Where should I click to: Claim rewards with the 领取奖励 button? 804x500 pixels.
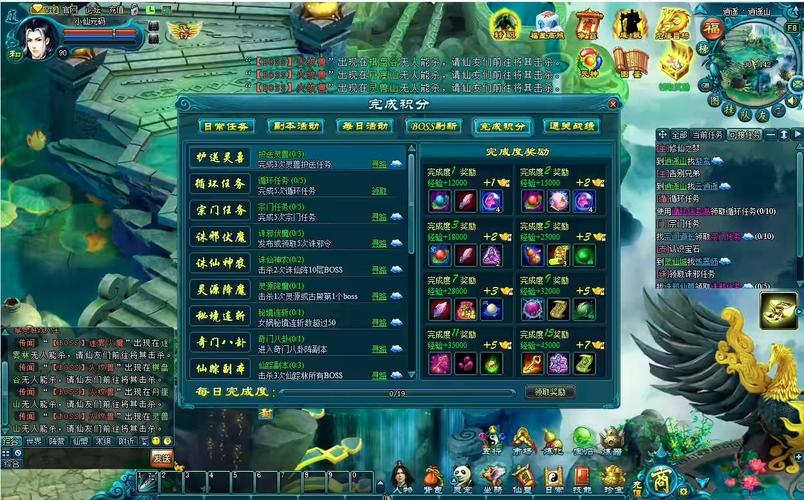click(x=550, y=392)
